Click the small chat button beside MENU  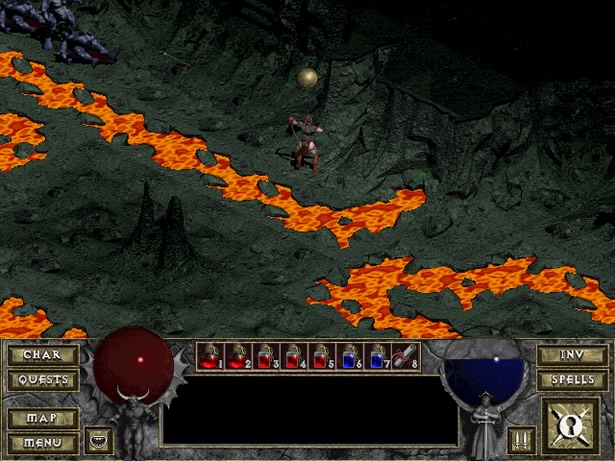[x=98, y=439]
